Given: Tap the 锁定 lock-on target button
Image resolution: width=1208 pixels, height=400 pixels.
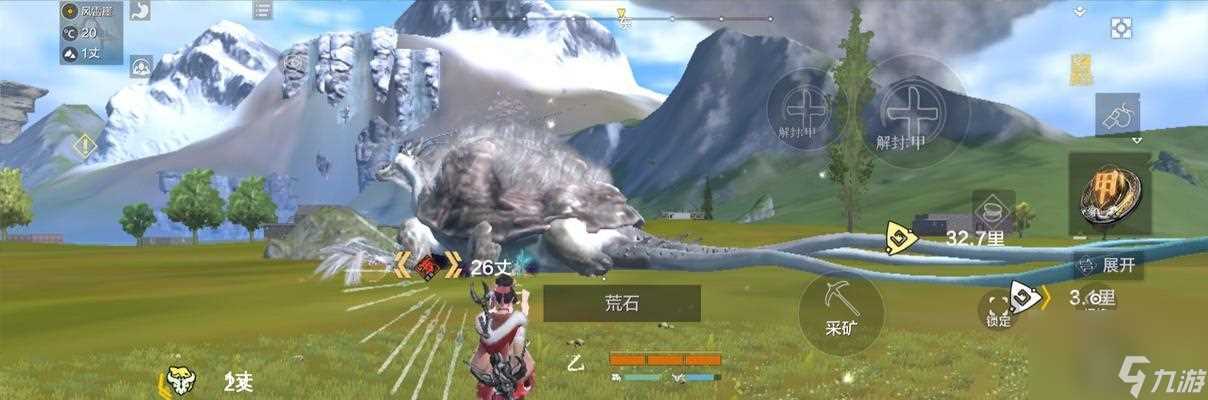Looking at the screenshot, I should [998, 309].
